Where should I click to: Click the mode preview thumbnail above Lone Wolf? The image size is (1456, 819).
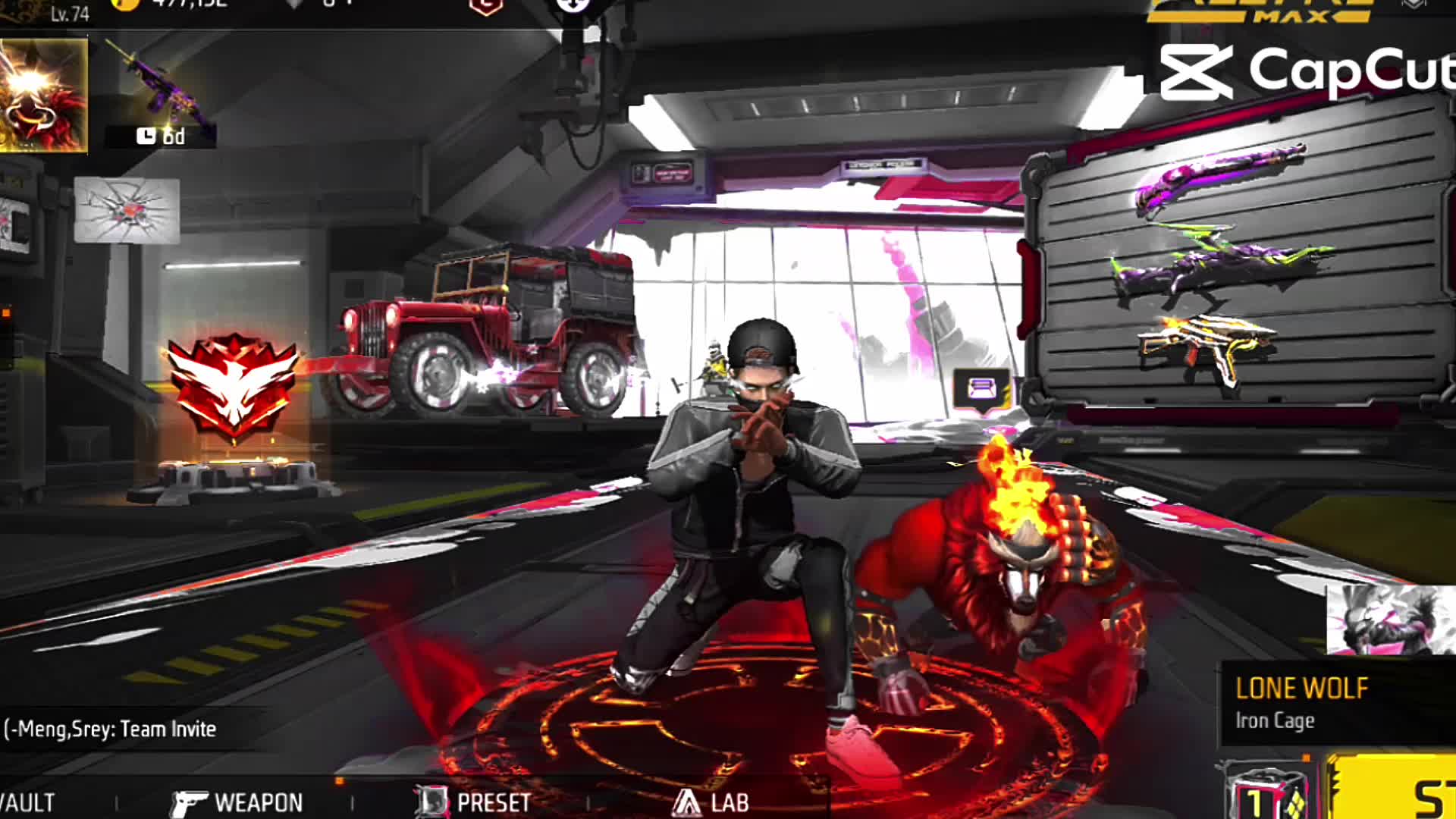[x=1390, y=619]
